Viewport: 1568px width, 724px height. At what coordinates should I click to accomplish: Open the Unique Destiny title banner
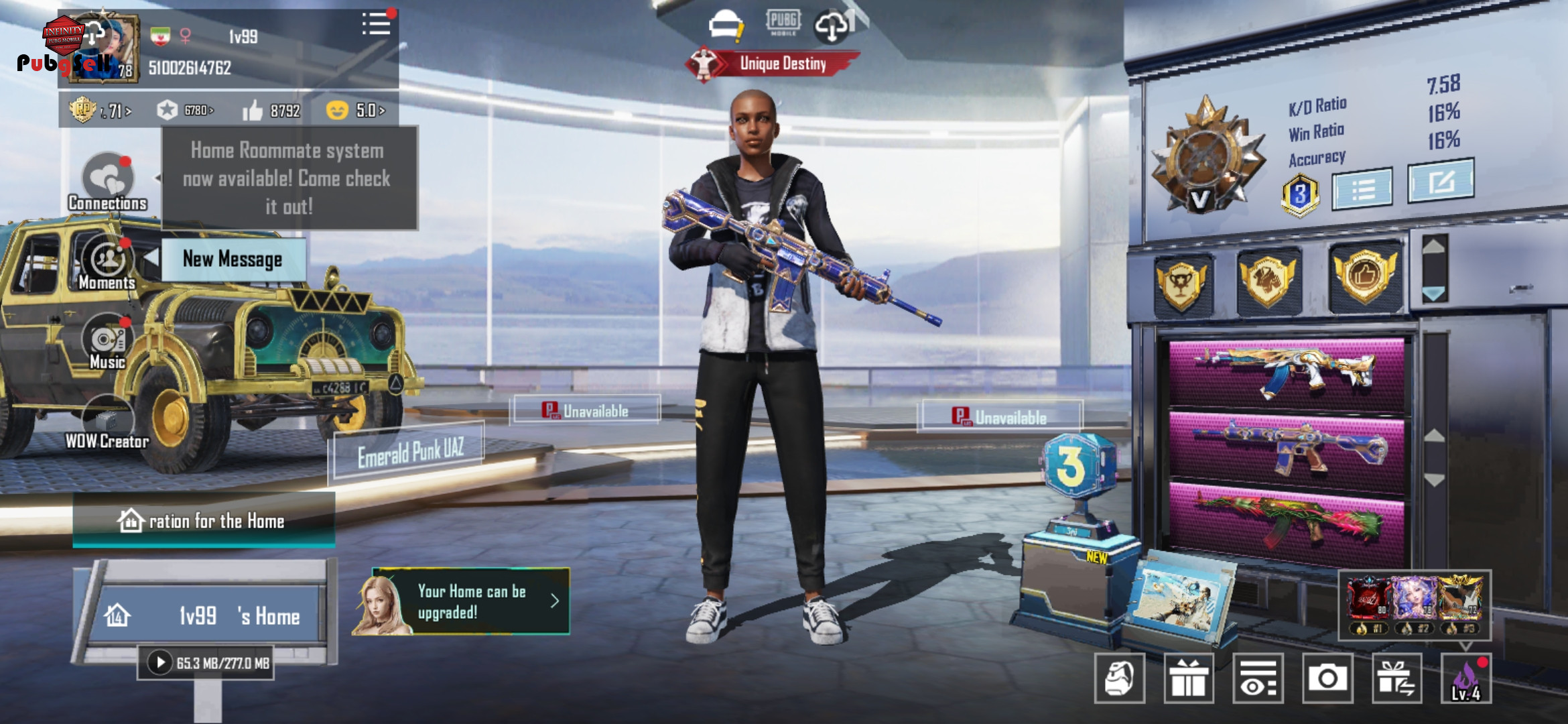tap(774, 64)
